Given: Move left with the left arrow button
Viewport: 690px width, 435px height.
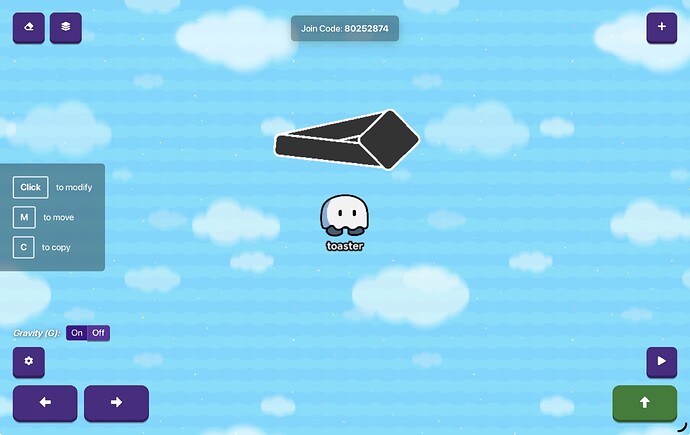Looking at the screenshot, I should [x=44, y=403].
